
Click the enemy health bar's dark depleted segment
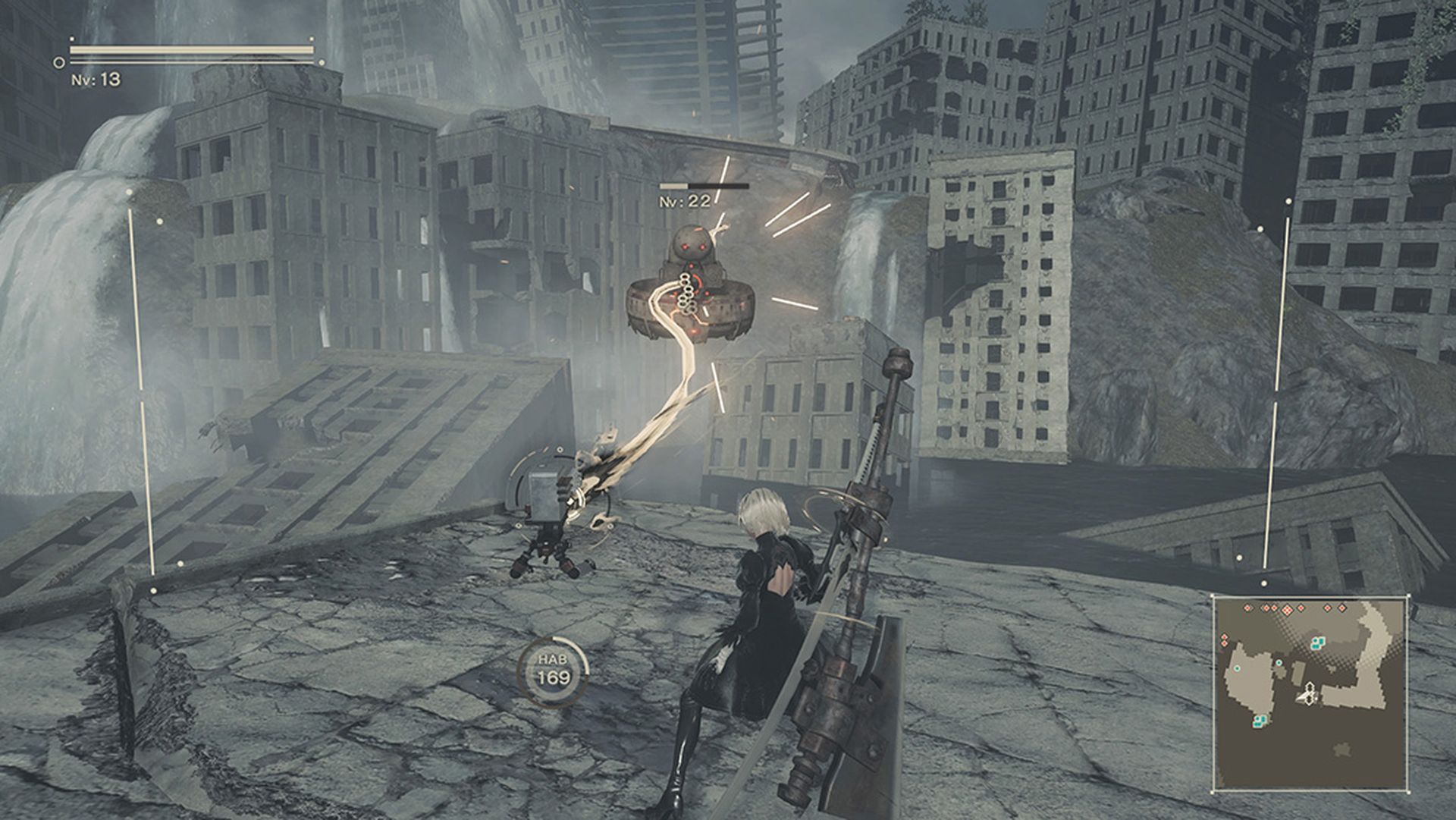[x=719, y=185]
